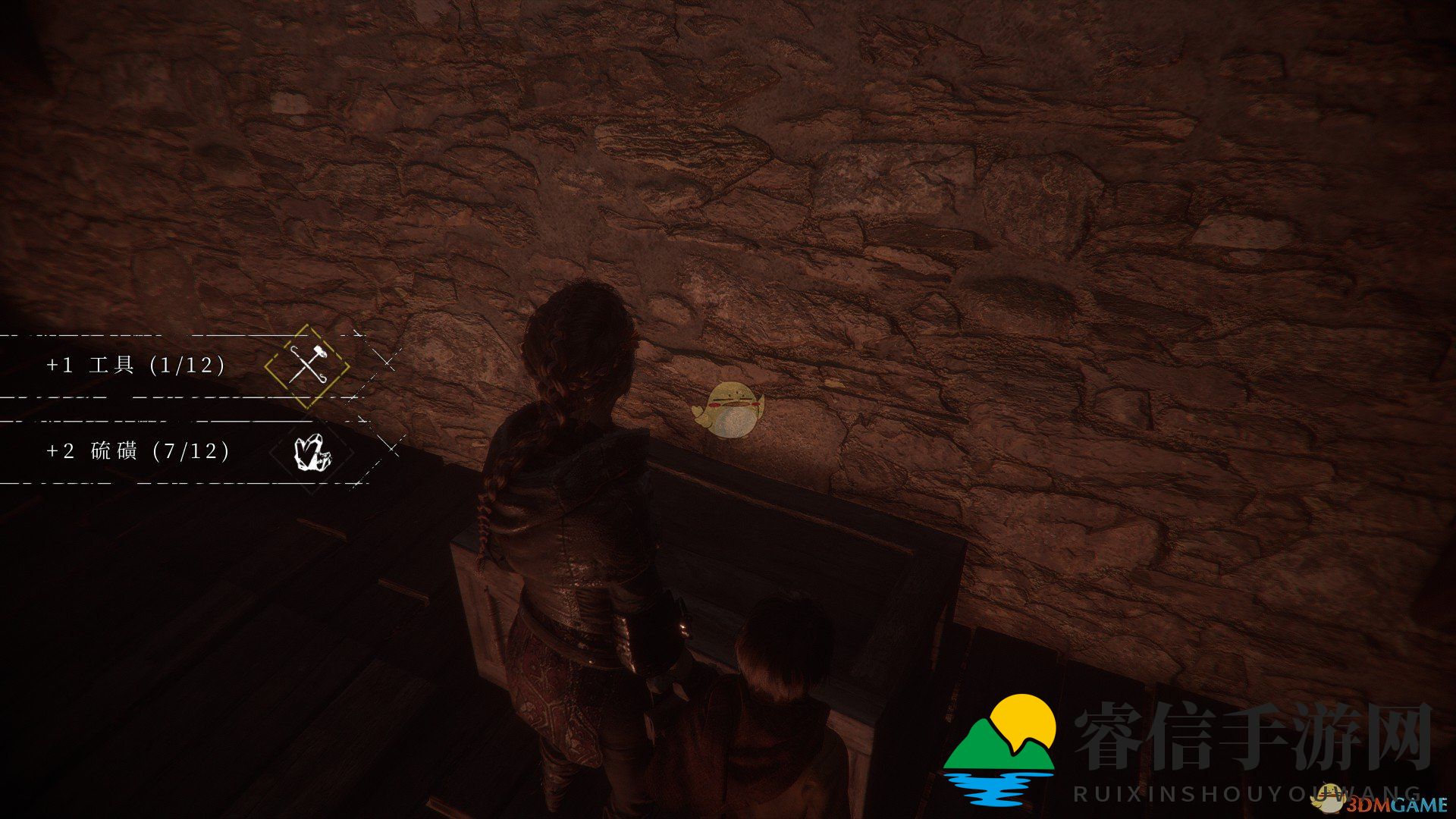Screen dimensions: 1456x819
Task: Click the crossed tools pickup icon
Action: pos(307,366)
